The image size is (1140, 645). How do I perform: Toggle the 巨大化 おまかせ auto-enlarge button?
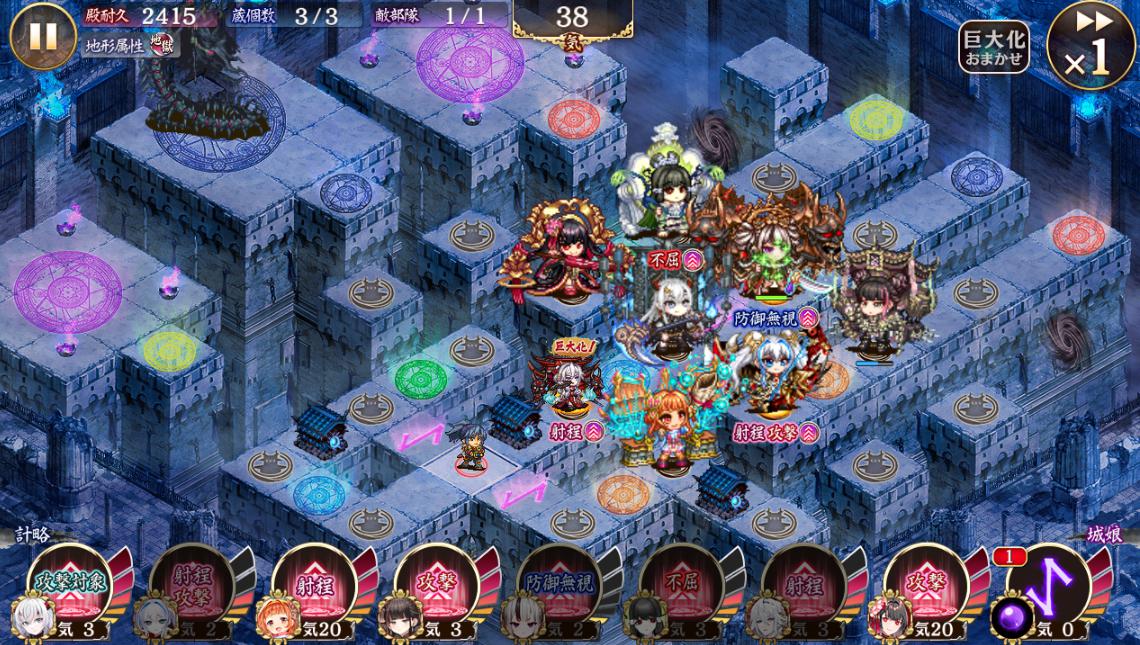(x=993, y=47)
